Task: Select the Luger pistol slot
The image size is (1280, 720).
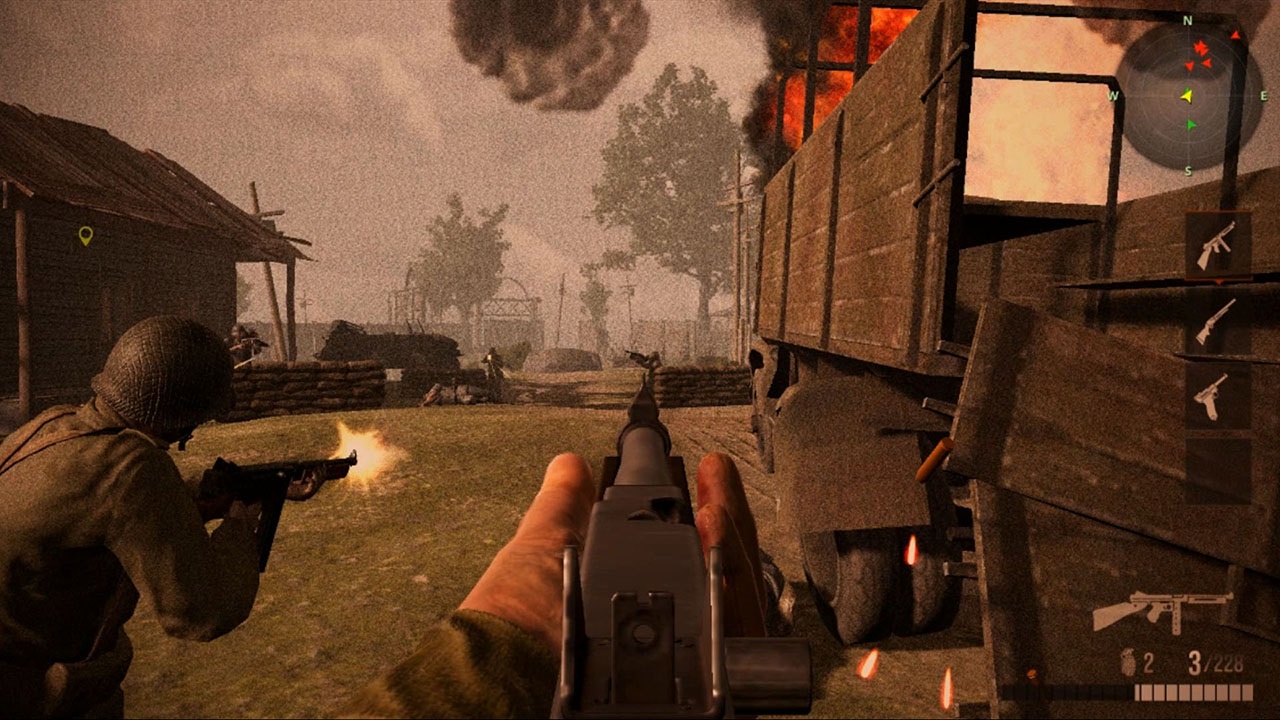Action: 1213,398
